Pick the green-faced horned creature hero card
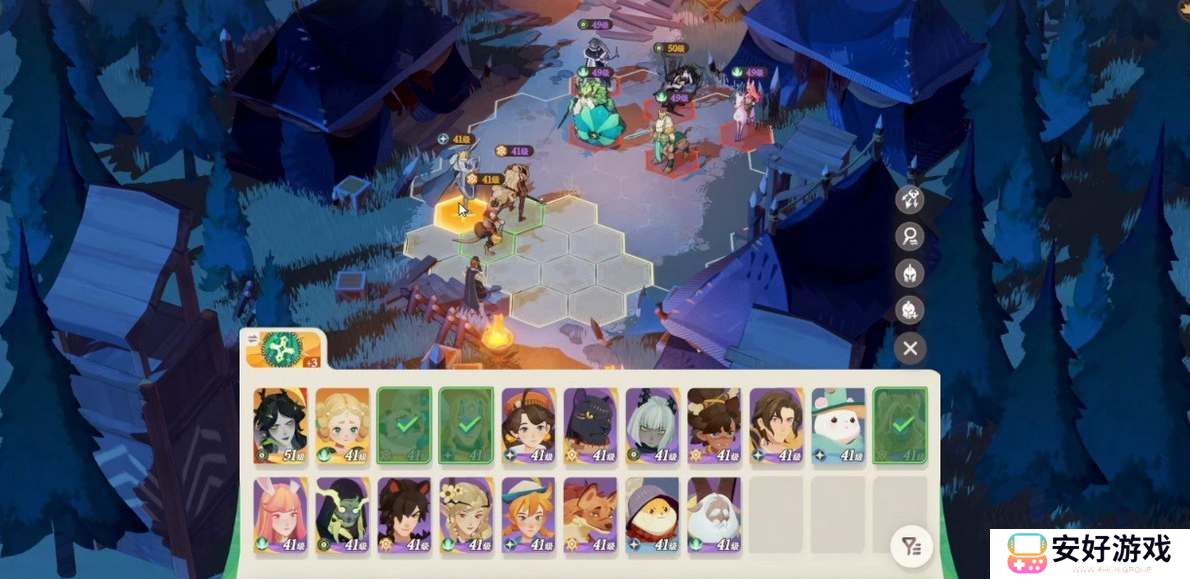Viewport: 1190px width, 579px height. [x=342, y=514]
